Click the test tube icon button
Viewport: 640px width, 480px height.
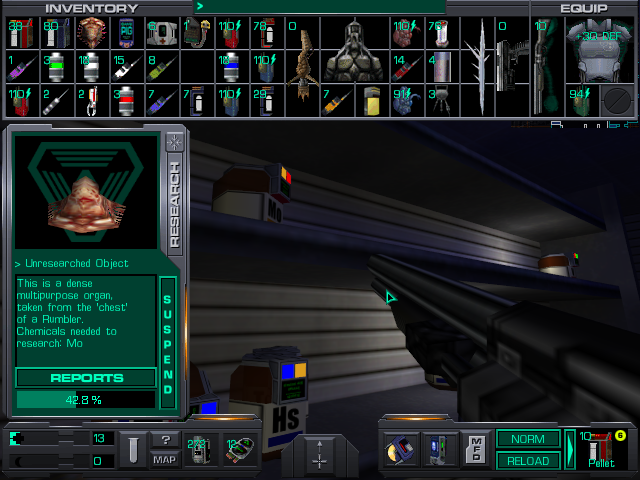132,449
